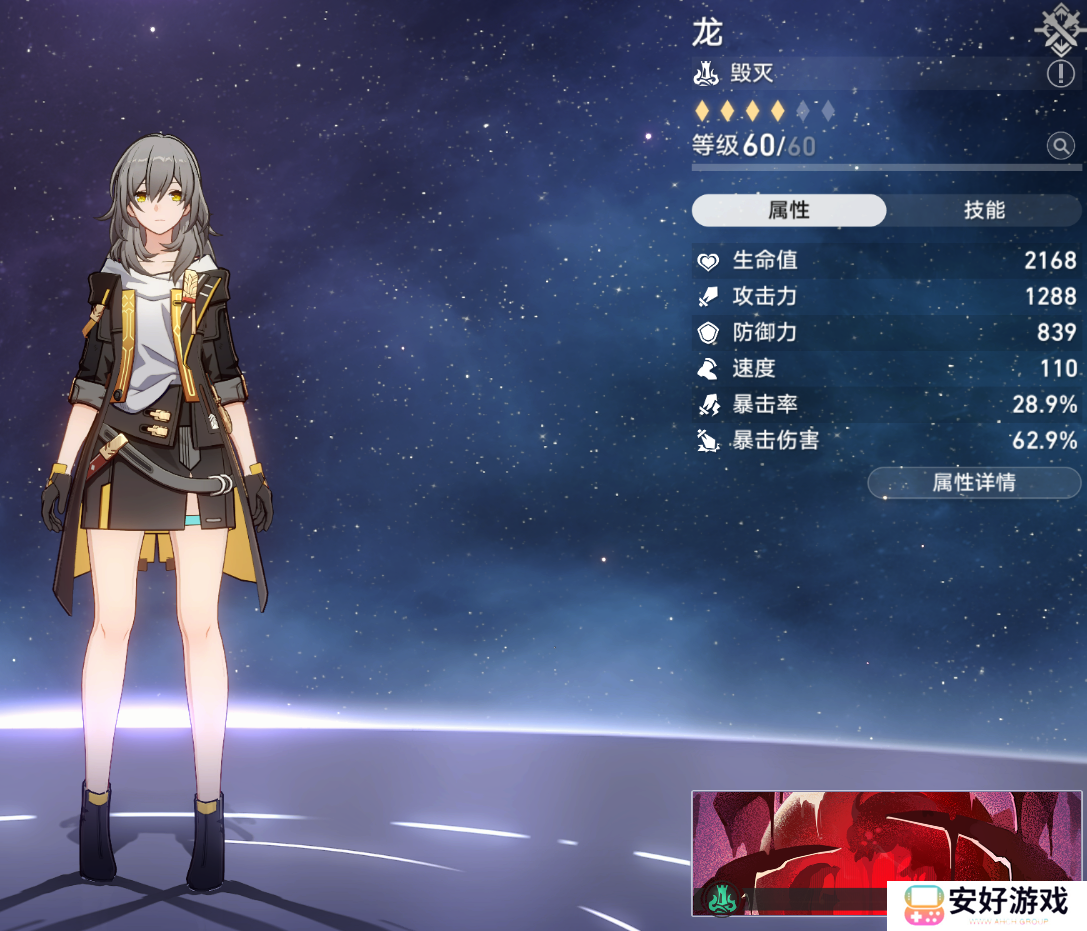Image resolution: width=1087 pixels, height=931 pixels.
Task: Click the path emblem icon at top right
Action: point(1059,28)
